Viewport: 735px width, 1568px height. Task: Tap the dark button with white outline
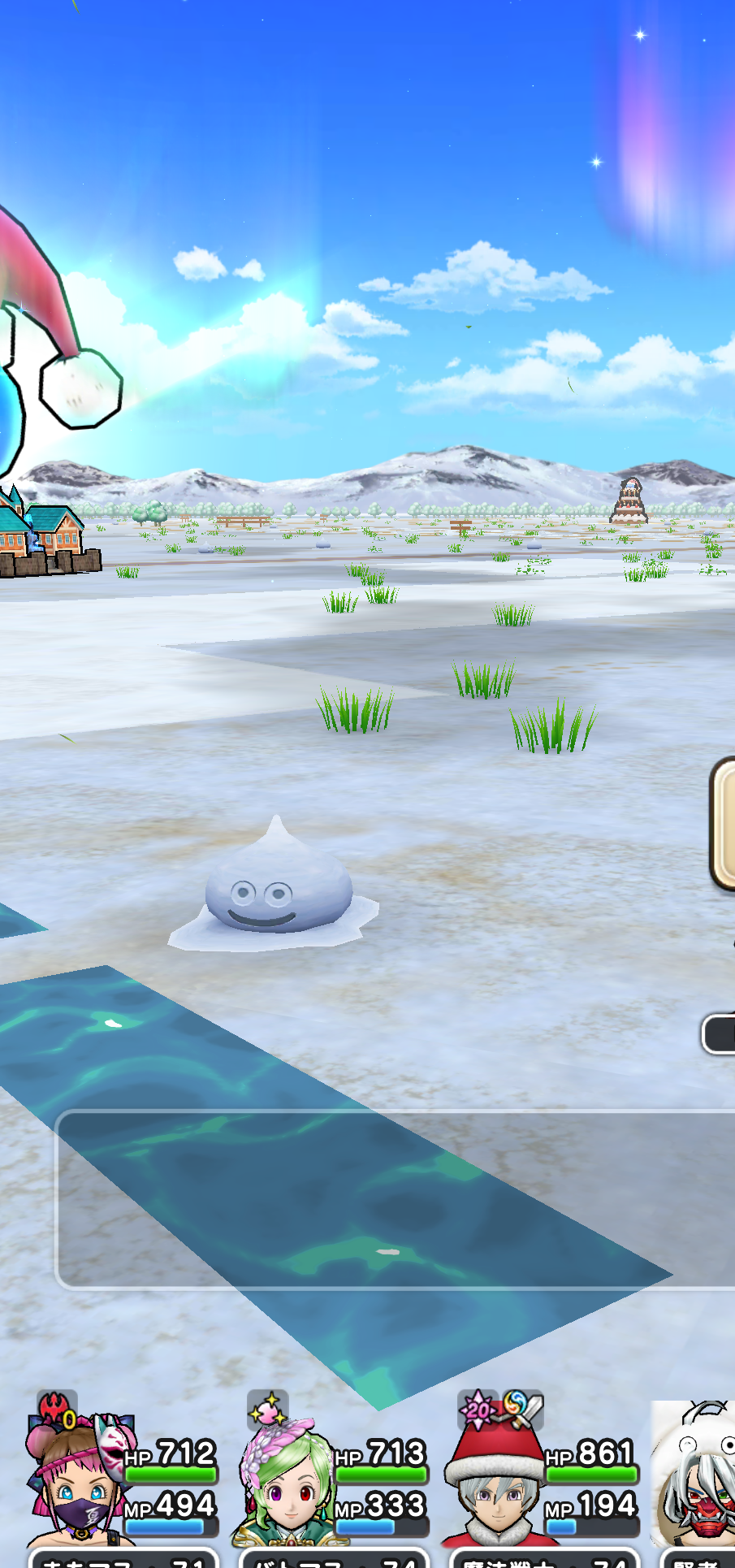click(x=720, y=1034)
